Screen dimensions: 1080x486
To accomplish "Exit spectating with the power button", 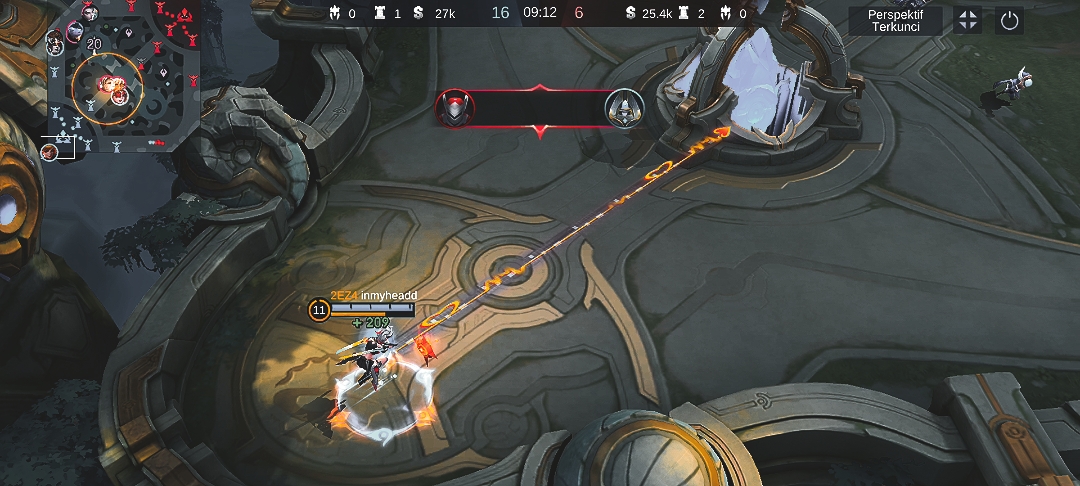I will pyautogui.click(x=1009, y=20).
